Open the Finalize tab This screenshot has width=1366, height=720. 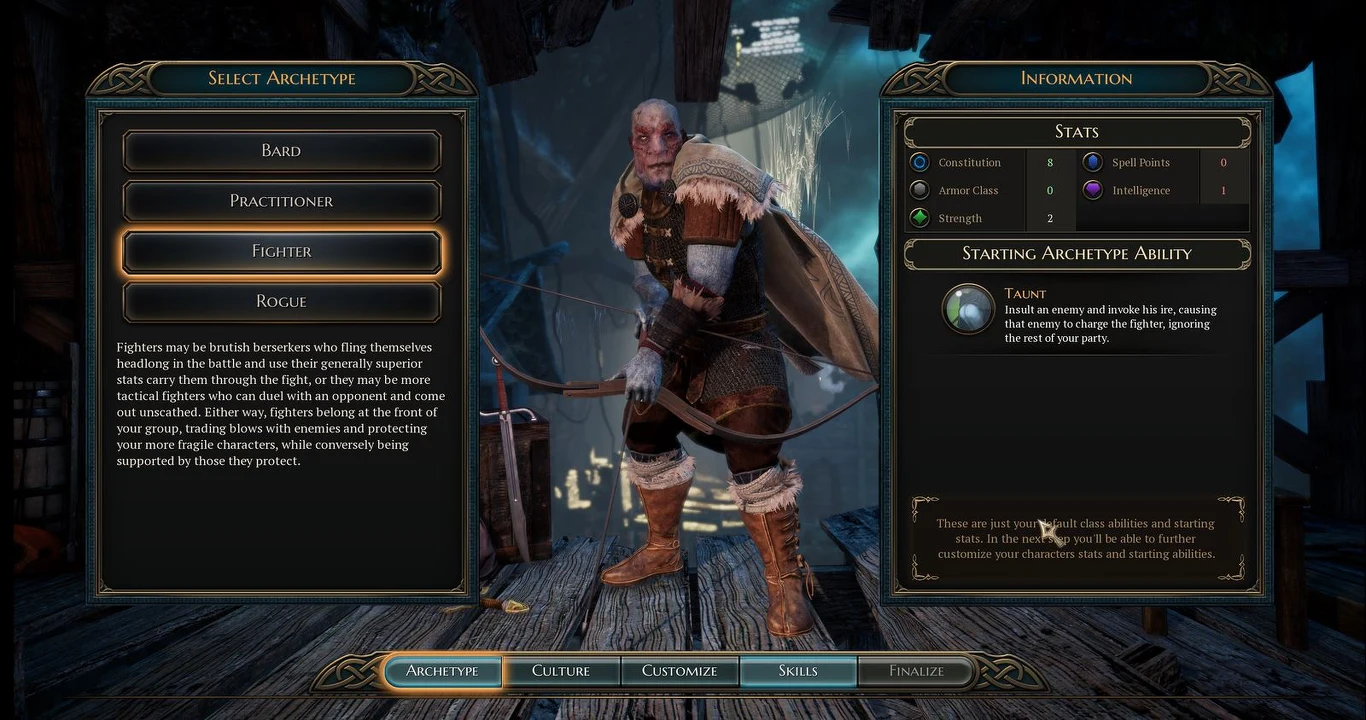pos(915,671)
